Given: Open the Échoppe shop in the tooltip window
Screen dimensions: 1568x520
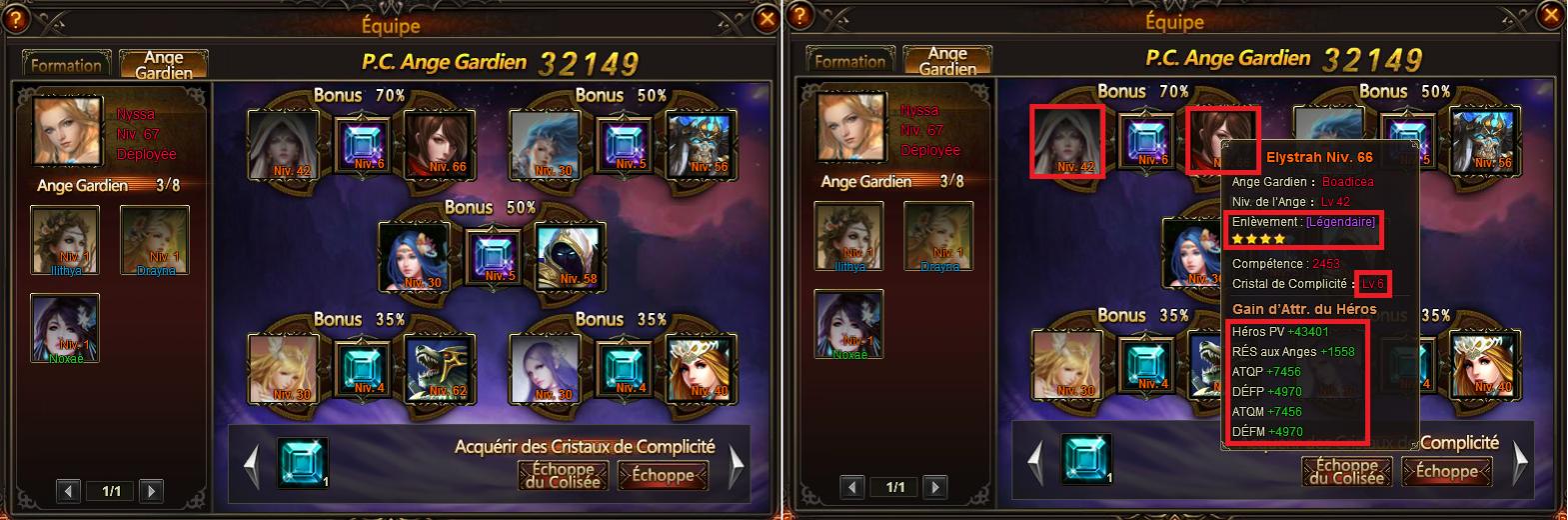Looking at the screenshot, I should pyautogui.click(x=1446, y=471).
